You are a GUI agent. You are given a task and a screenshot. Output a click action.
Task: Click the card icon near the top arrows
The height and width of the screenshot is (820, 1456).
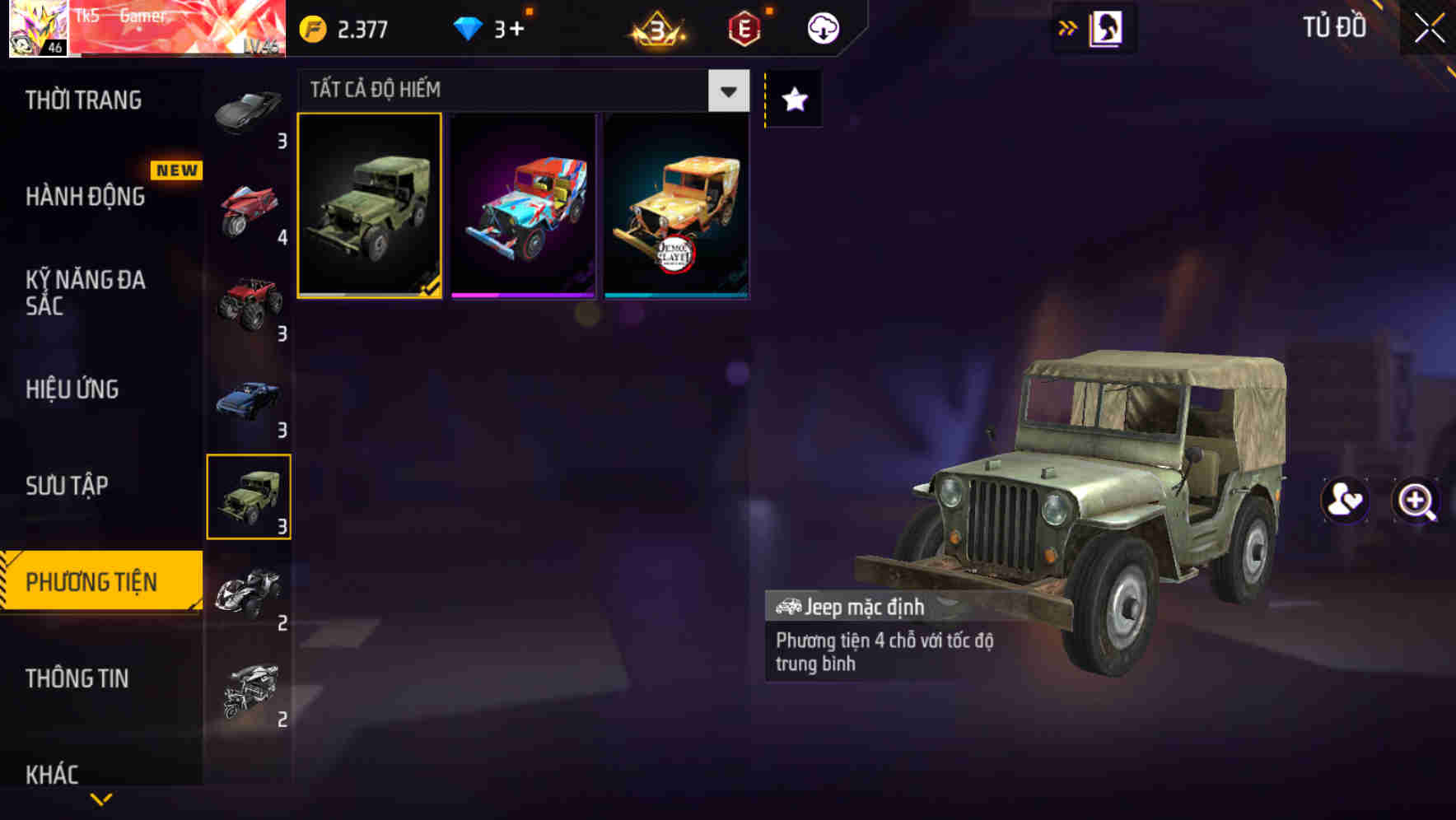point(1105,26)
